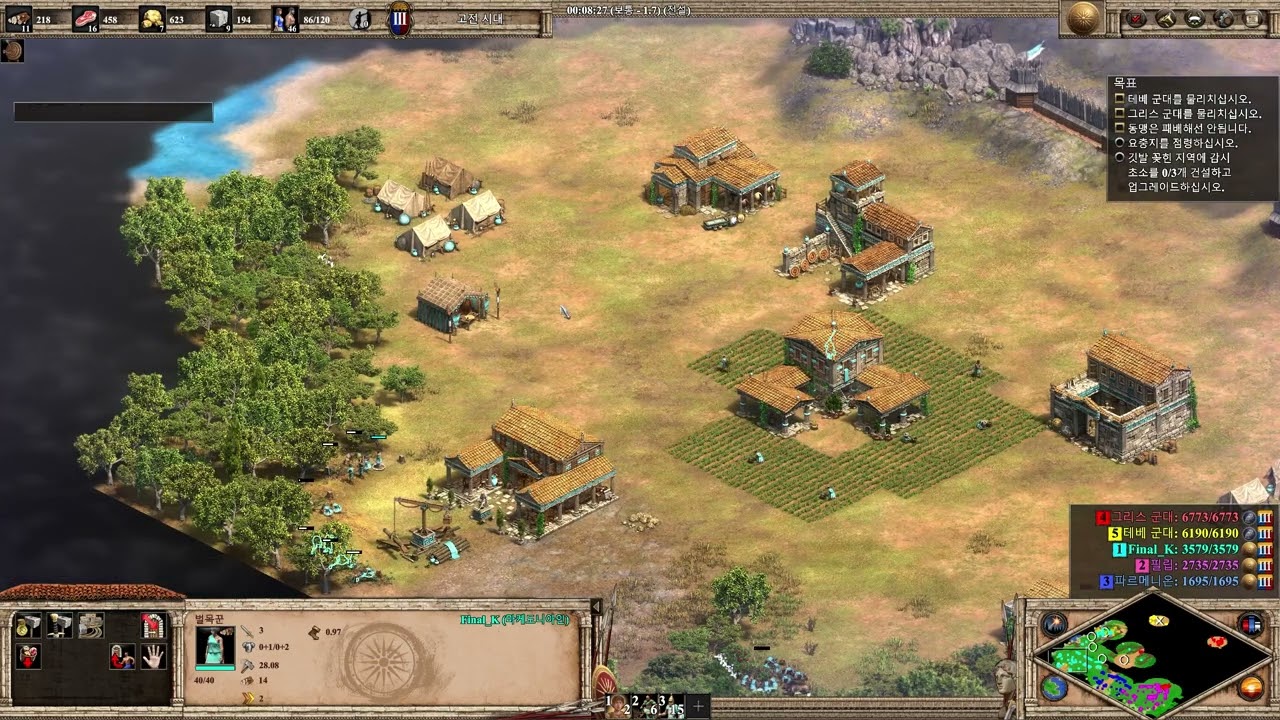Viewport: 1280px width, 720px height.
Task: Open the military buildings construction menu
Action: [x=60, y=626]
